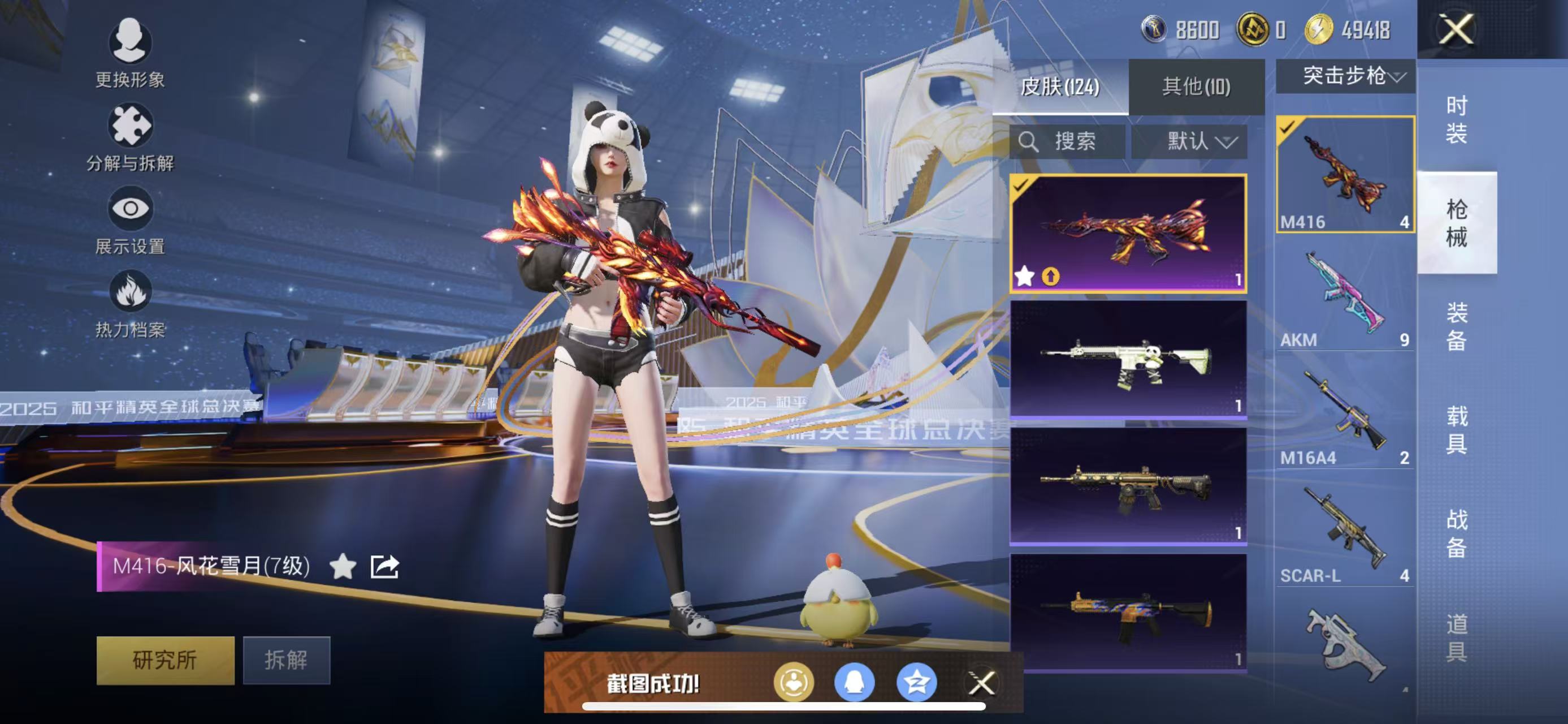This screenshot has width=1568, height=724.
Task: Close the inventory screen with the top-right X
Action: coord(1456,29)
